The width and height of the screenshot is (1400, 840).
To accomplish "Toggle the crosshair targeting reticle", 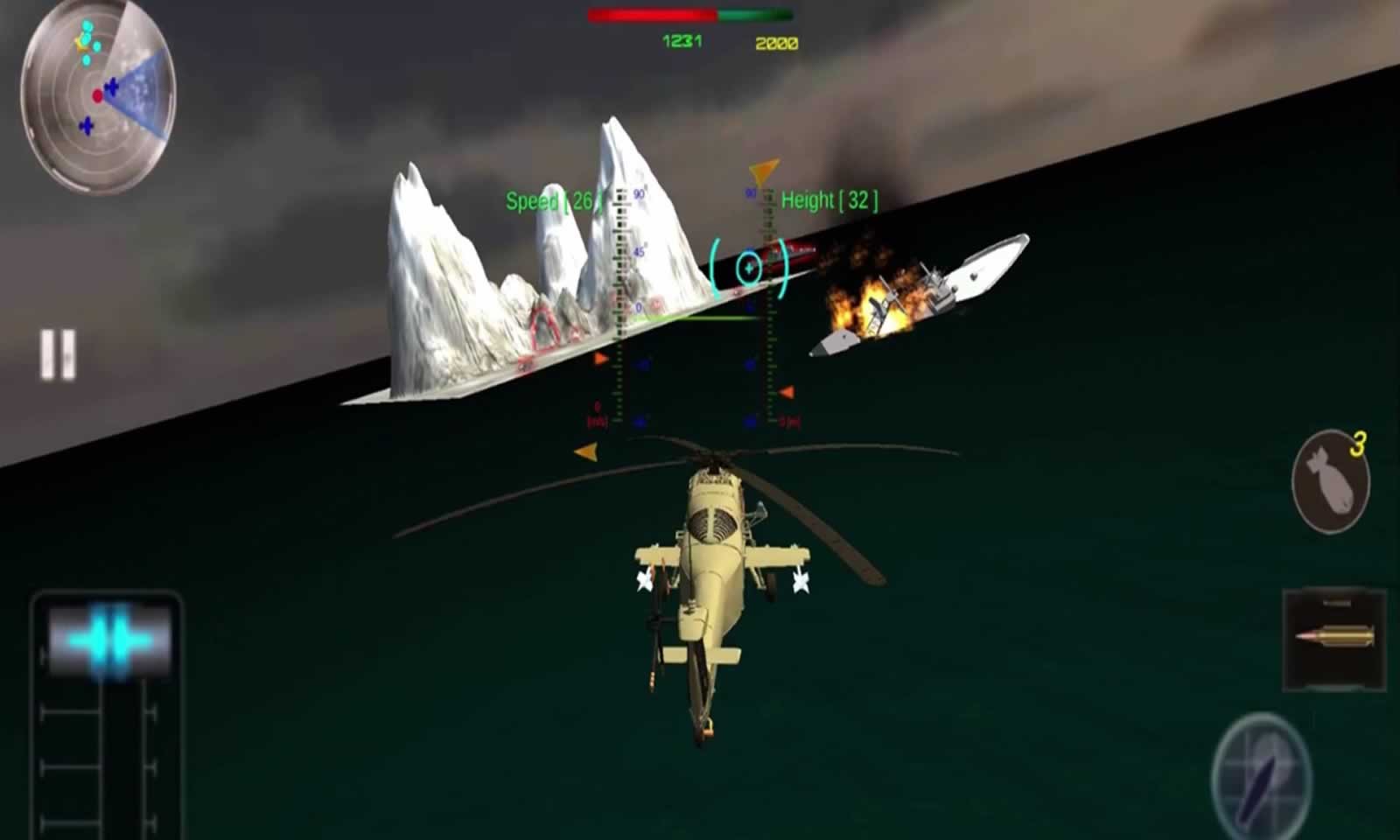I will (749, 267).
